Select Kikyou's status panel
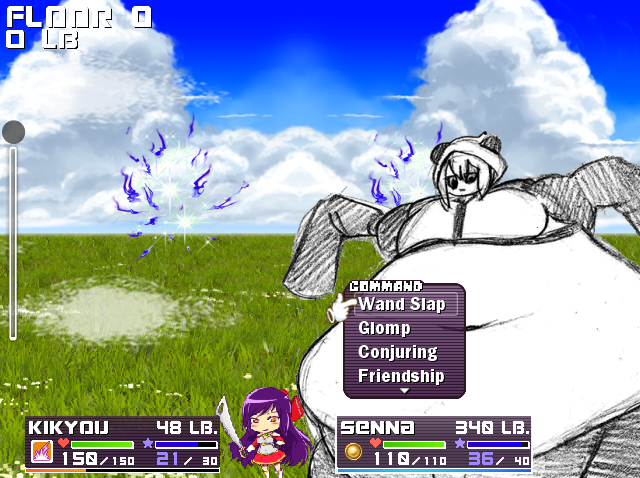This screenshot has height=478, width=640. [x=122, y=443]
